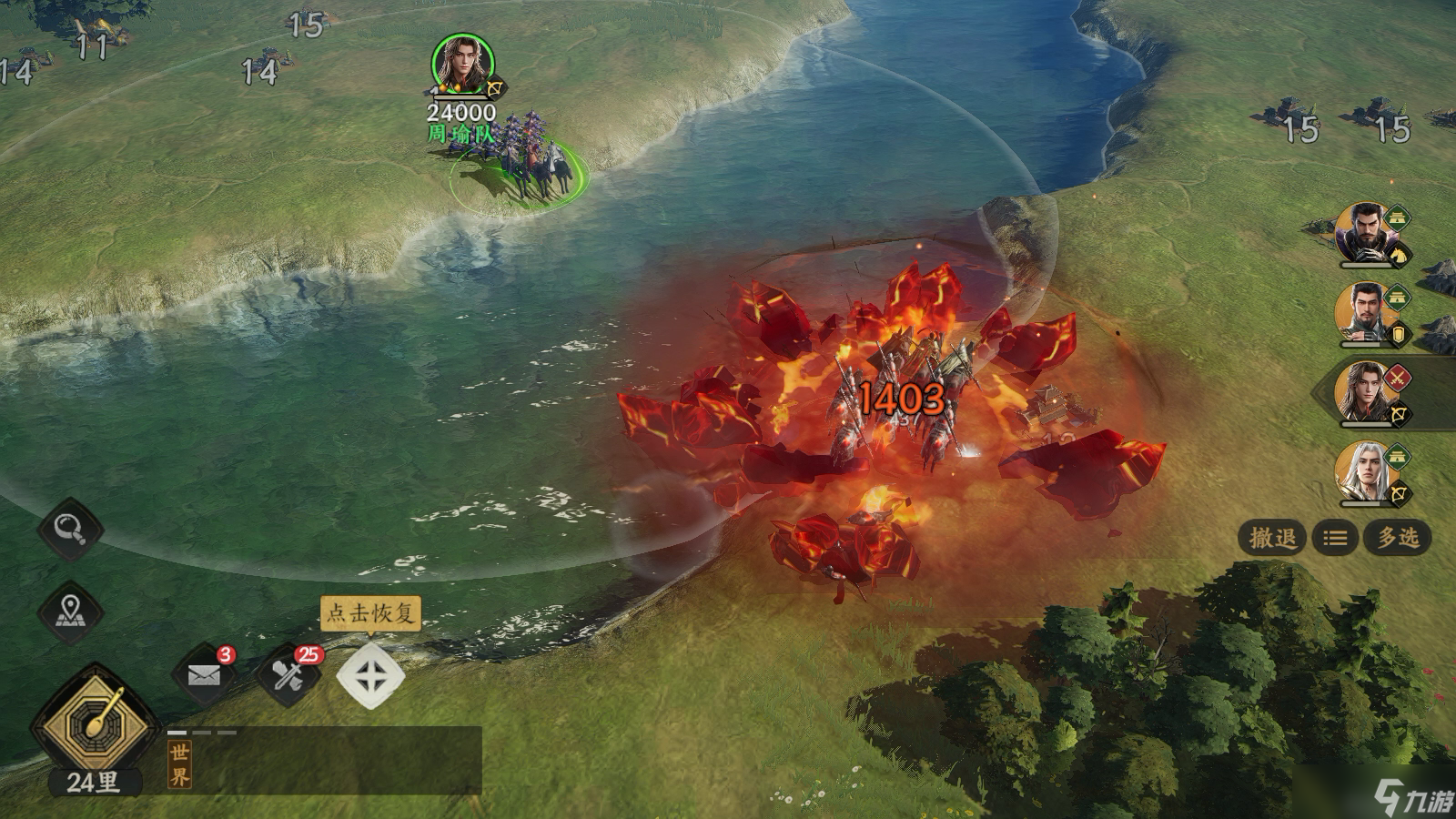Open the battle reports showing 25
This screenshot has width=1456, height=819.
[x=286, y=674]
